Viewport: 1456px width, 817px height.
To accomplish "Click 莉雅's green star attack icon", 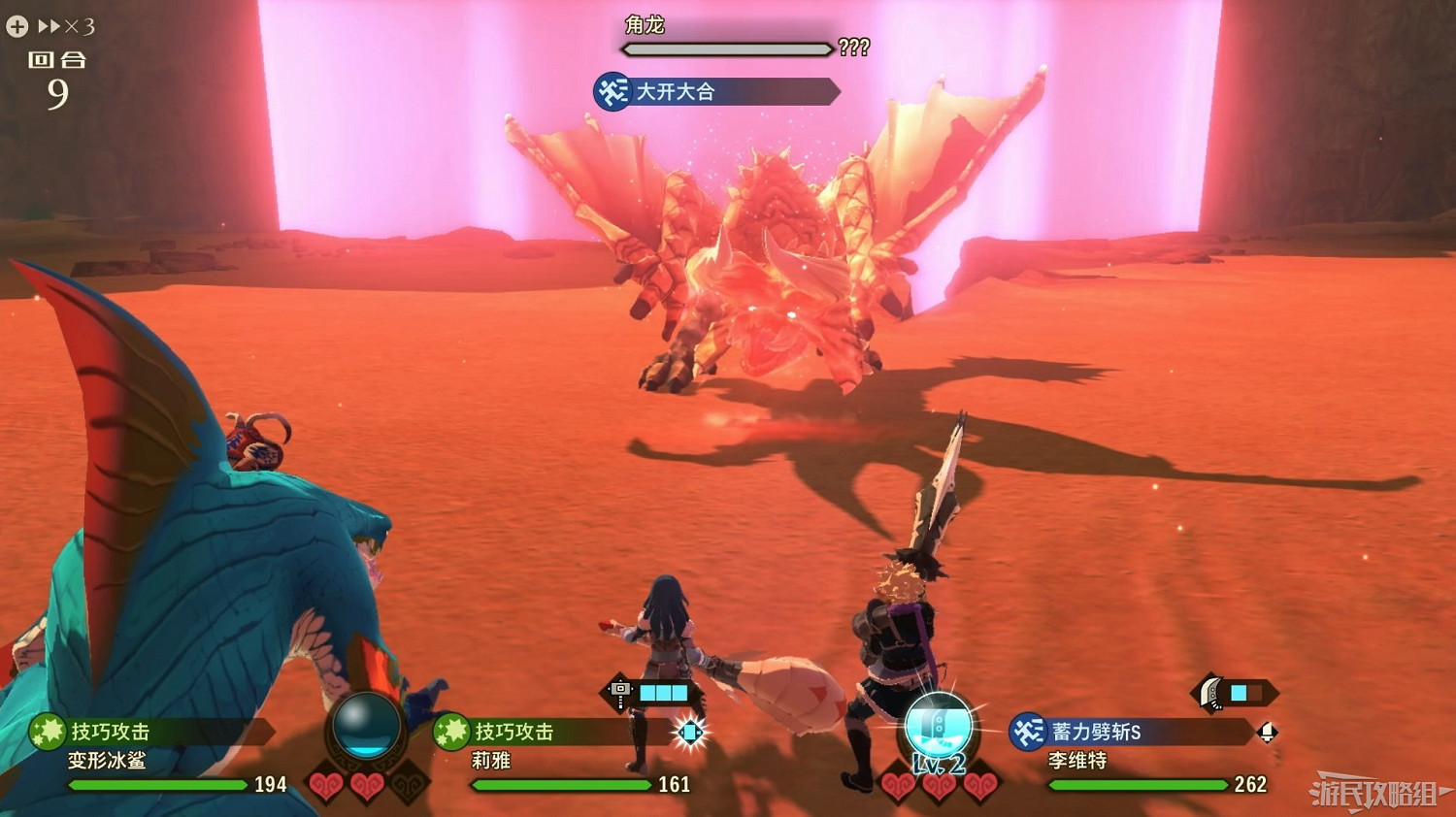I will click(x=449, y=733).
